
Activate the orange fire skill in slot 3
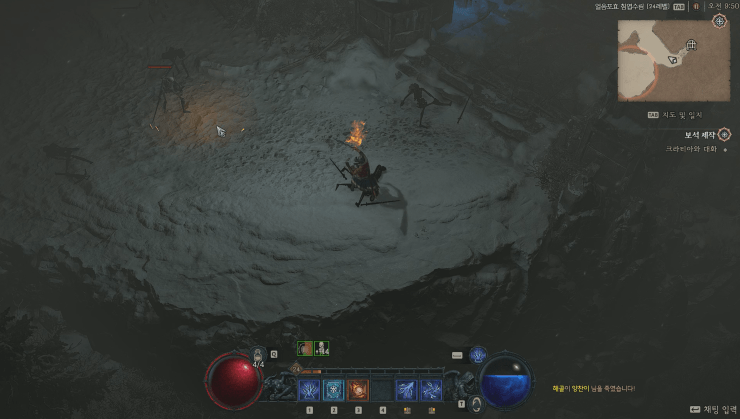(x=358, y=389)
